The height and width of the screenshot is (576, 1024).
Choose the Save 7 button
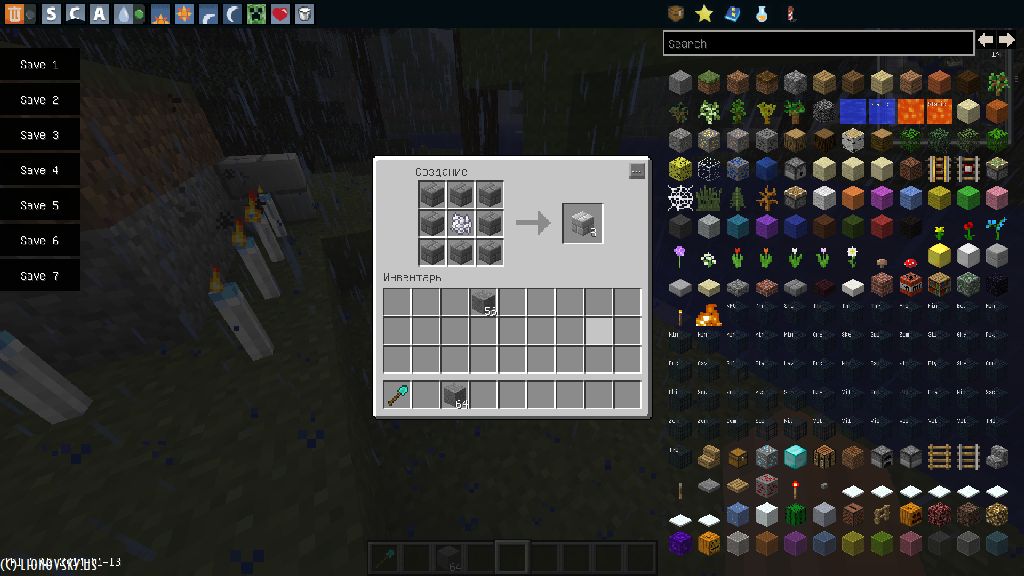[x=39, y=276]
